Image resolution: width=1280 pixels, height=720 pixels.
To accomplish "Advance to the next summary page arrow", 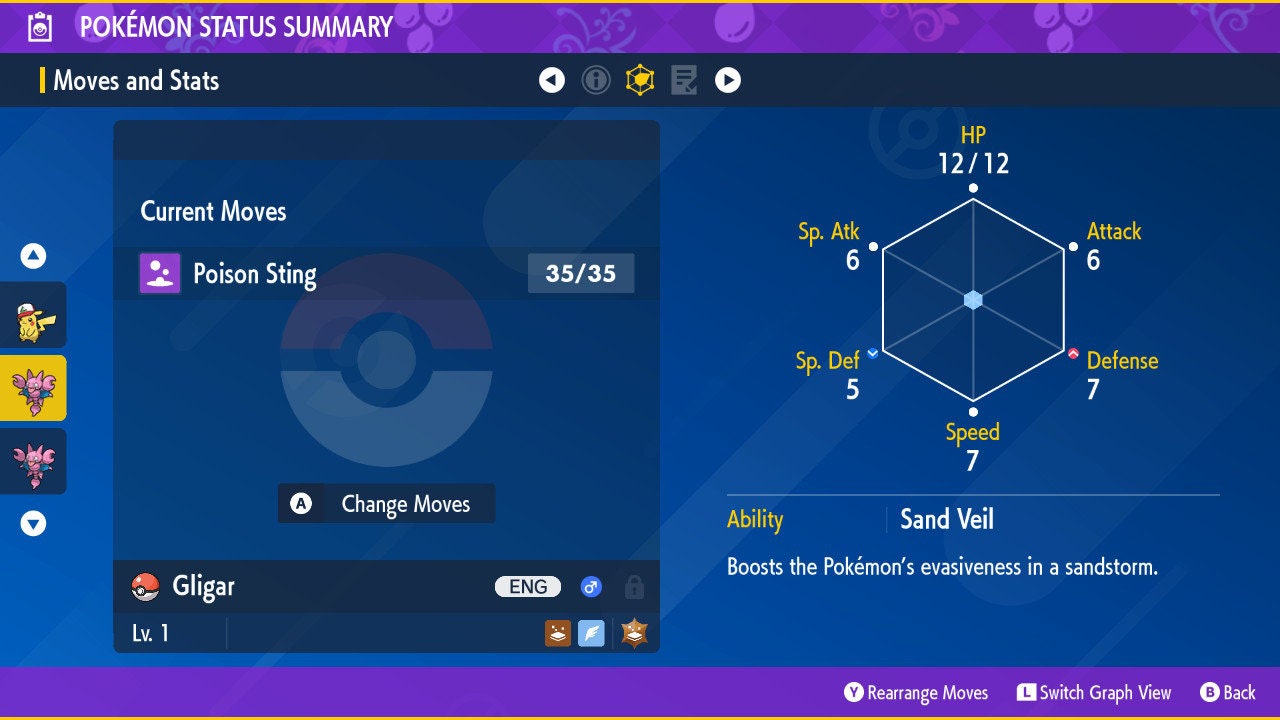I will tap(728, 80).
